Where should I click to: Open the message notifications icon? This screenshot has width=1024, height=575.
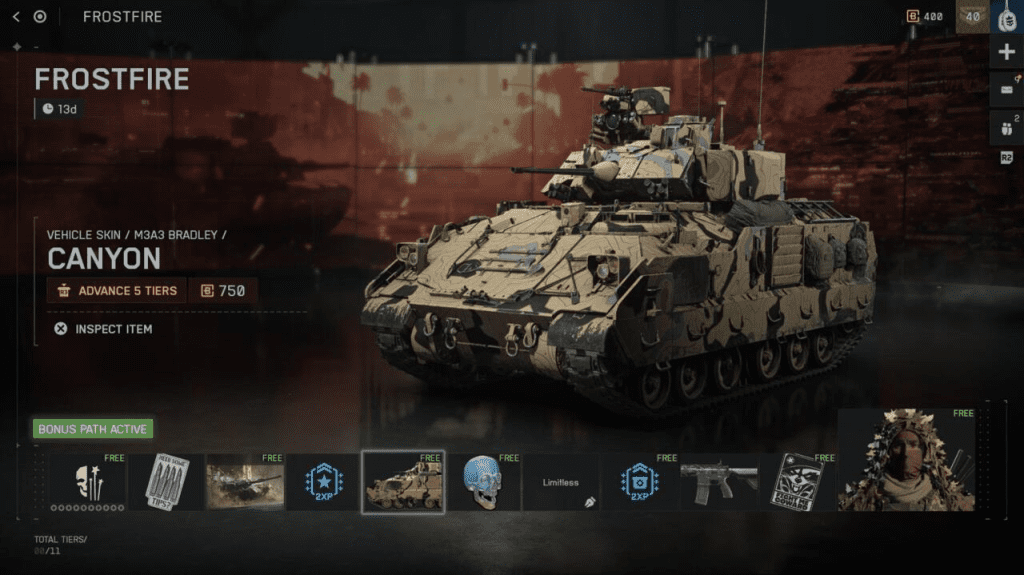point(1006,90)
